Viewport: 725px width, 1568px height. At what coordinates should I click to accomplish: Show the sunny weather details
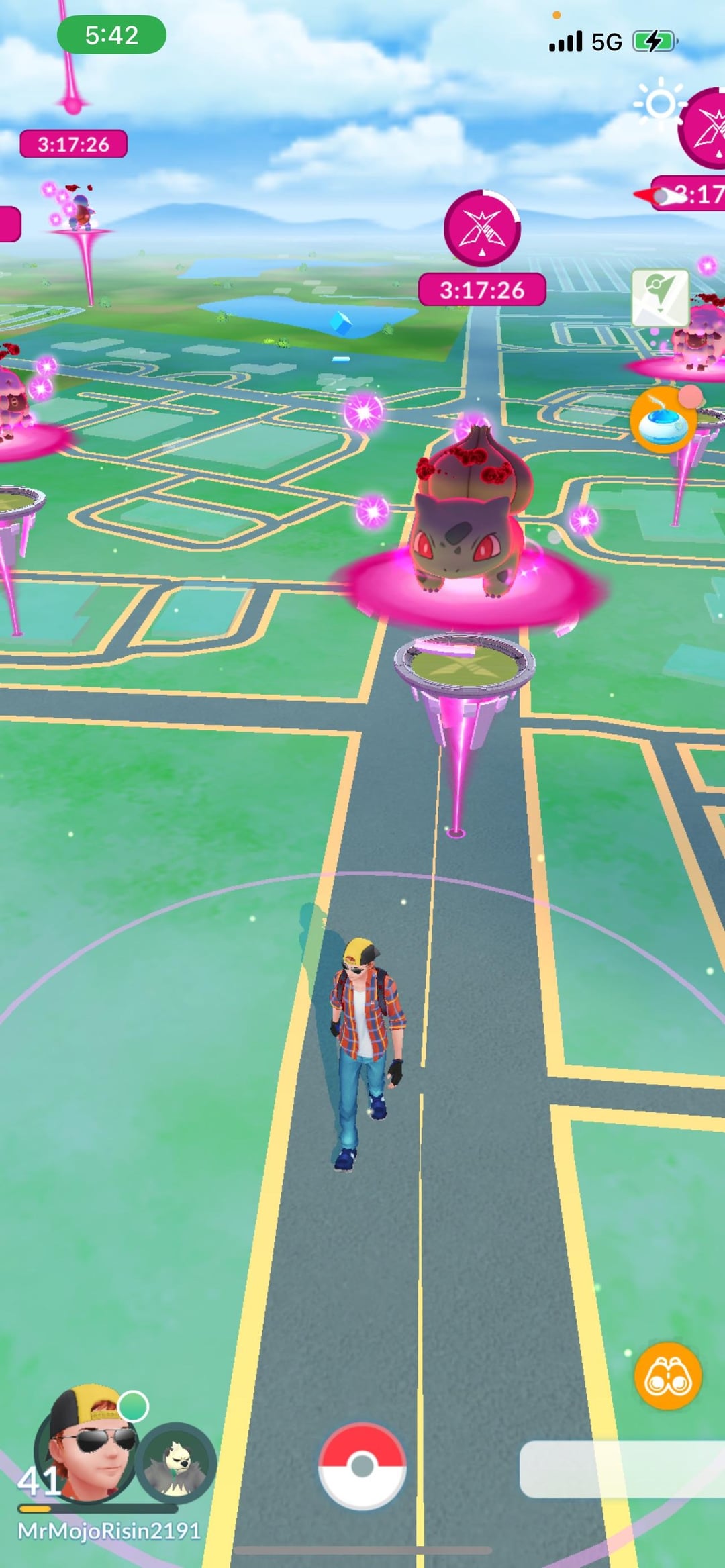(660, 103)
